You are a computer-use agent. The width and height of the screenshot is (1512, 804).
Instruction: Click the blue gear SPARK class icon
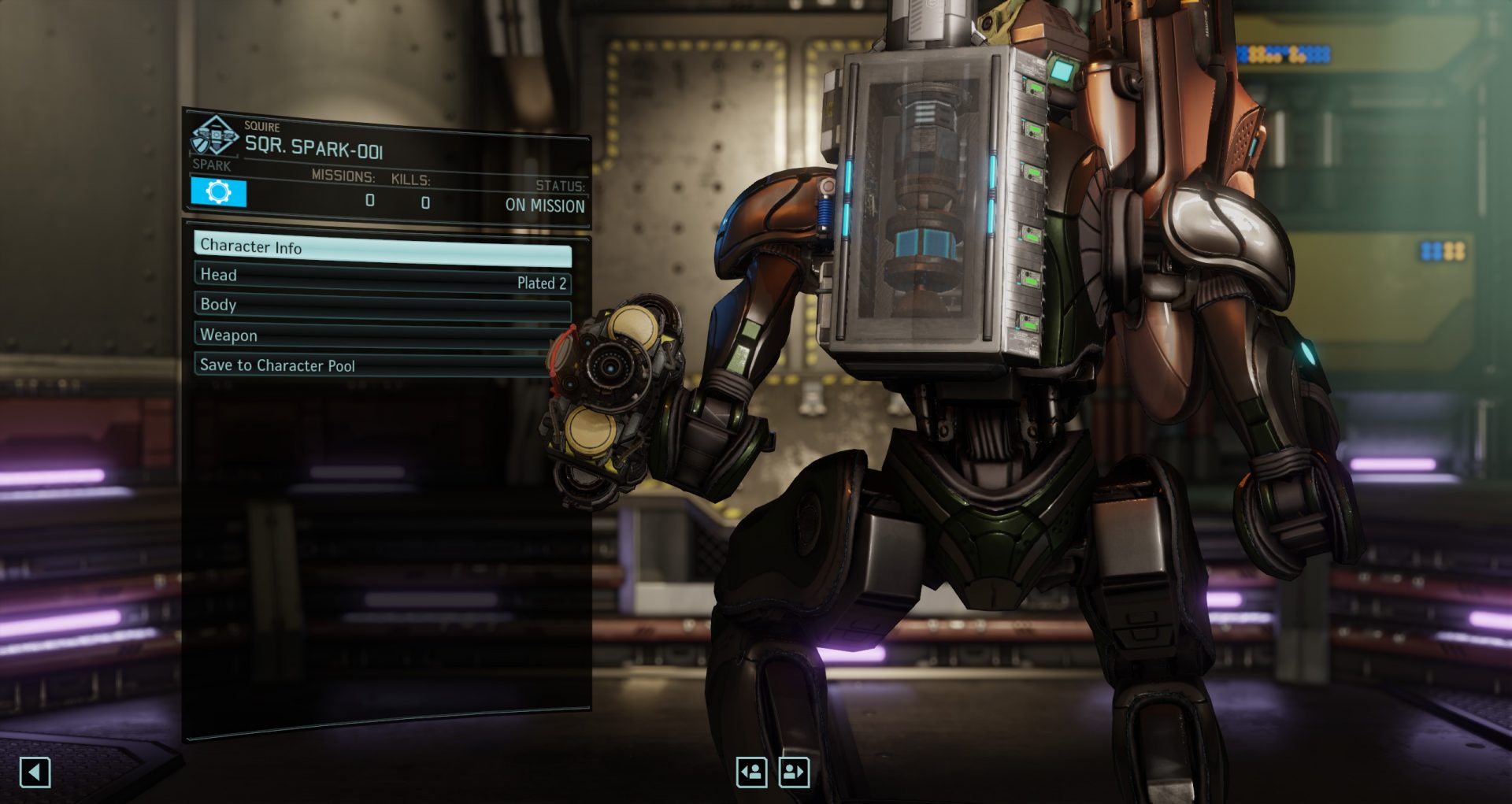pos(218,192)
